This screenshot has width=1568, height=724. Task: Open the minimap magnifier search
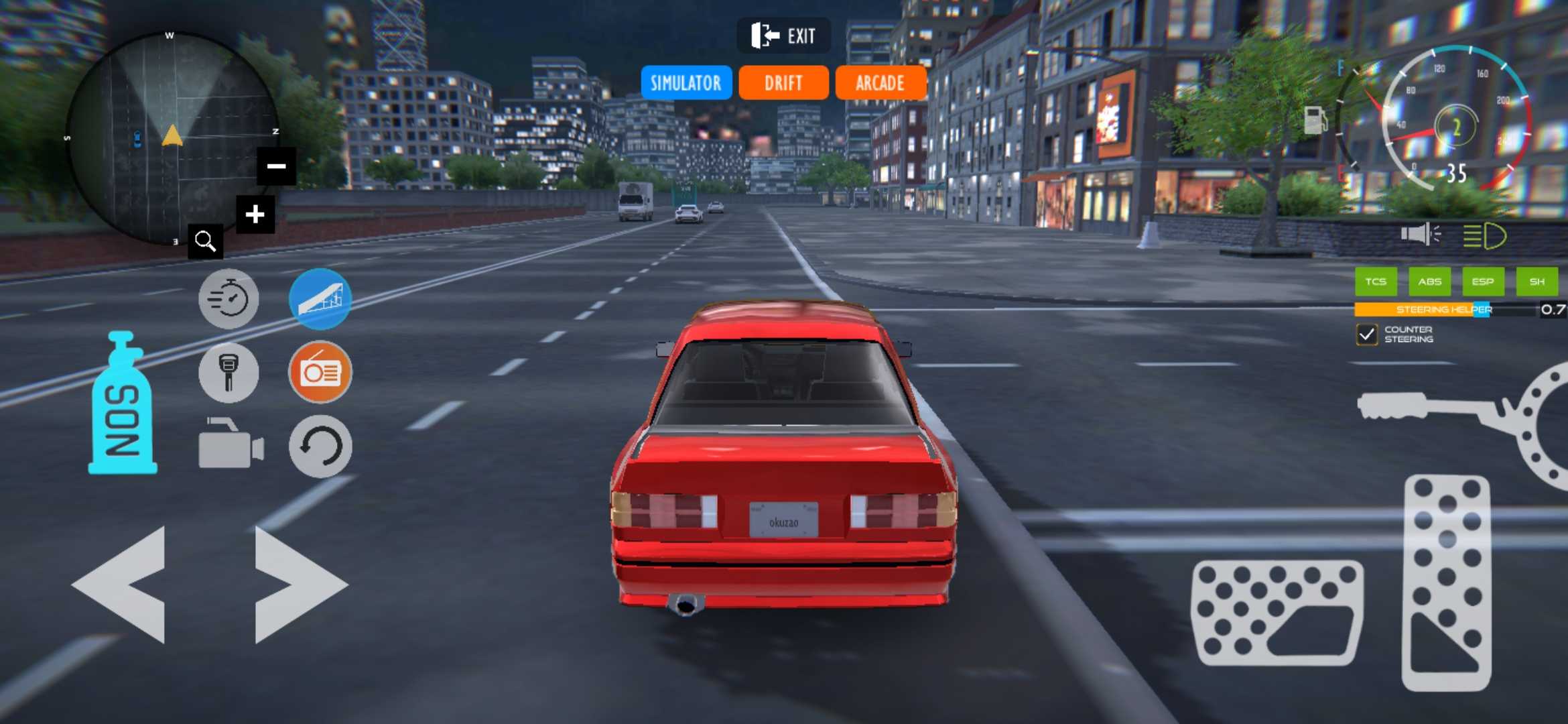click(205, 240)
